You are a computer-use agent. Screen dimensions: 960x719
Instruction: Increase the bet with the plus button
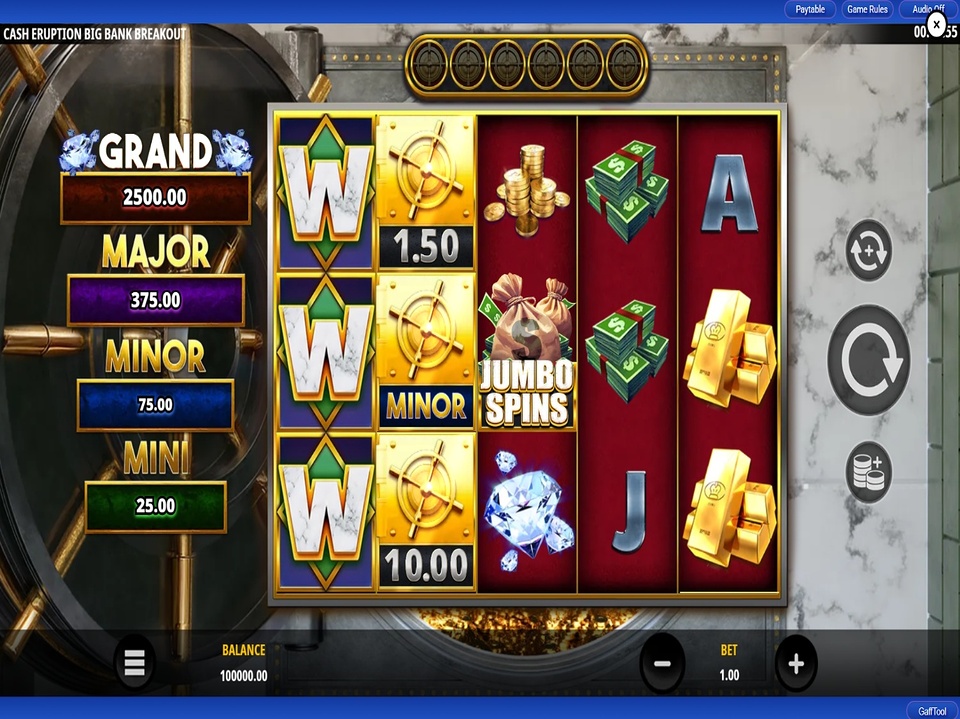[x=796, y=663]
